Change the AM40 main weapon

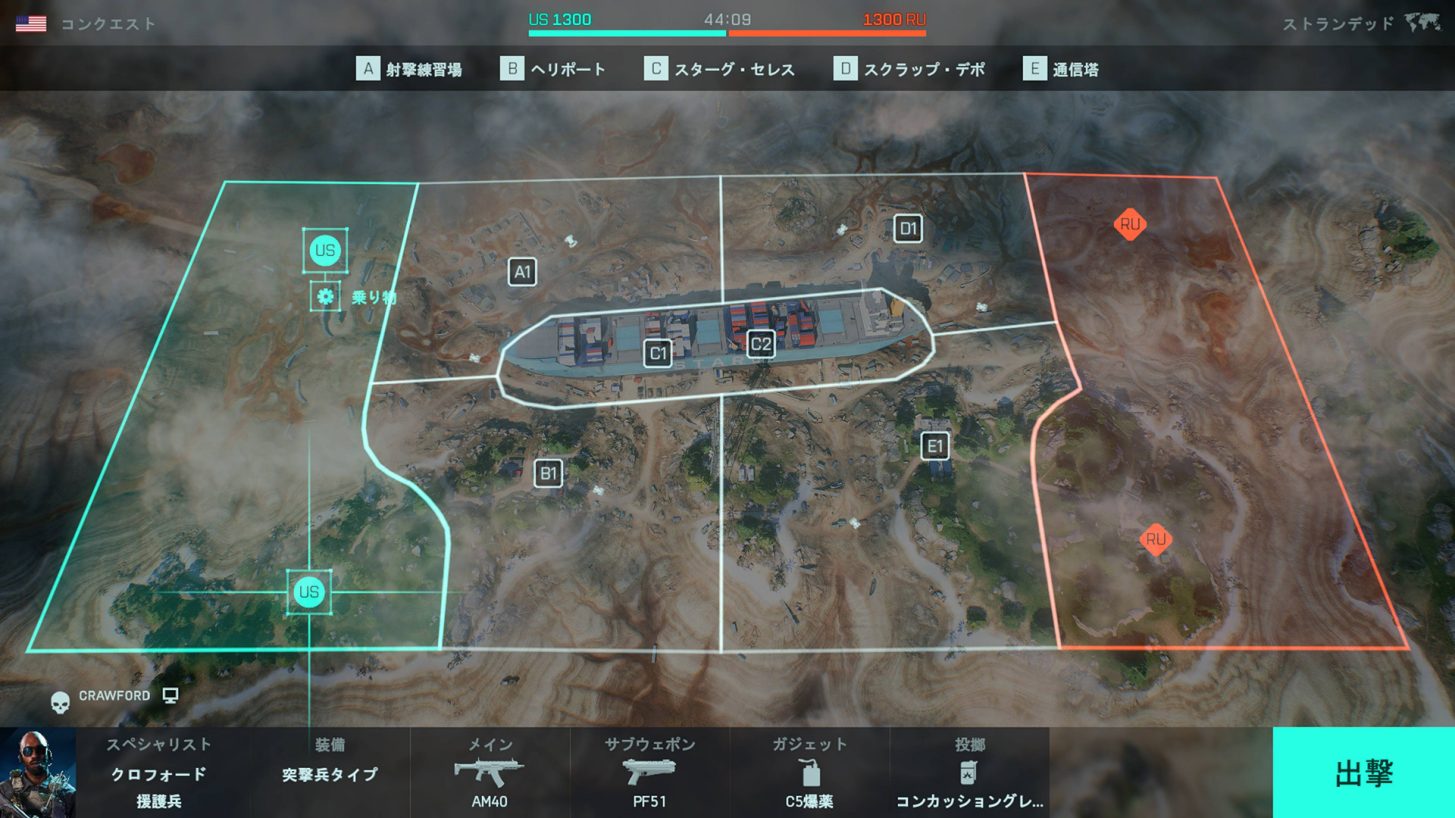[490, 773]
